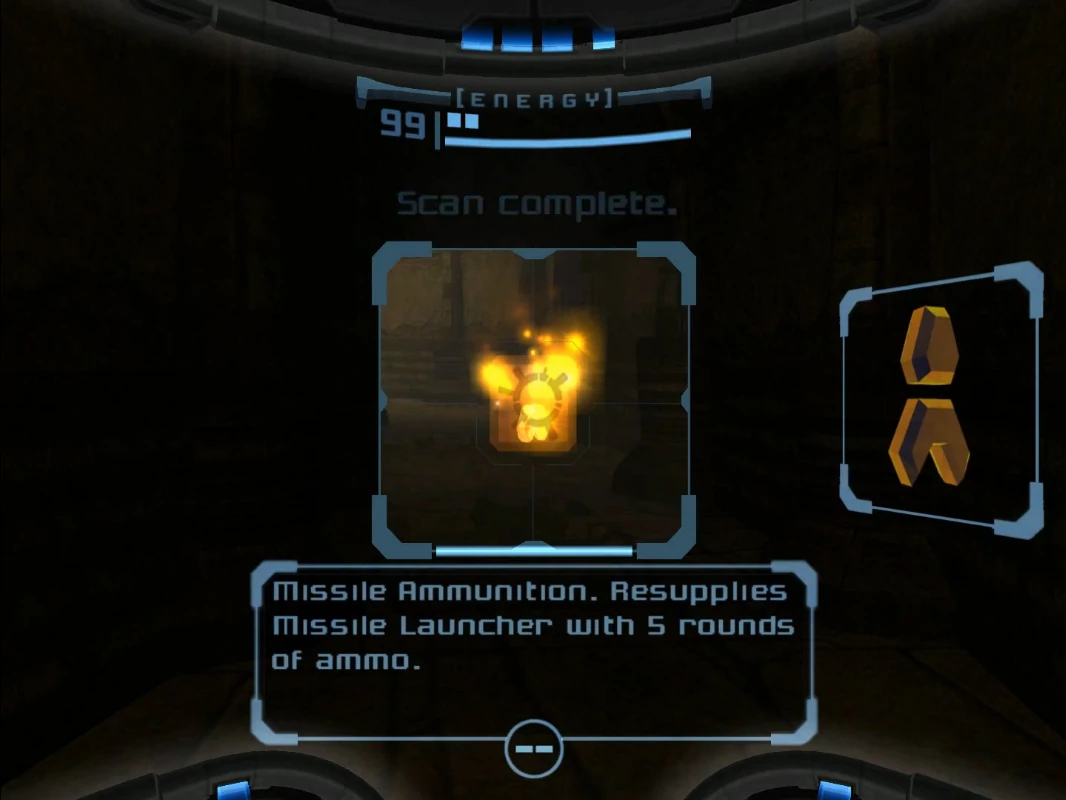Viewport: 1066px width, 800px height.
Task: Click the round dash indicator under the description
Action: point(534,748)
